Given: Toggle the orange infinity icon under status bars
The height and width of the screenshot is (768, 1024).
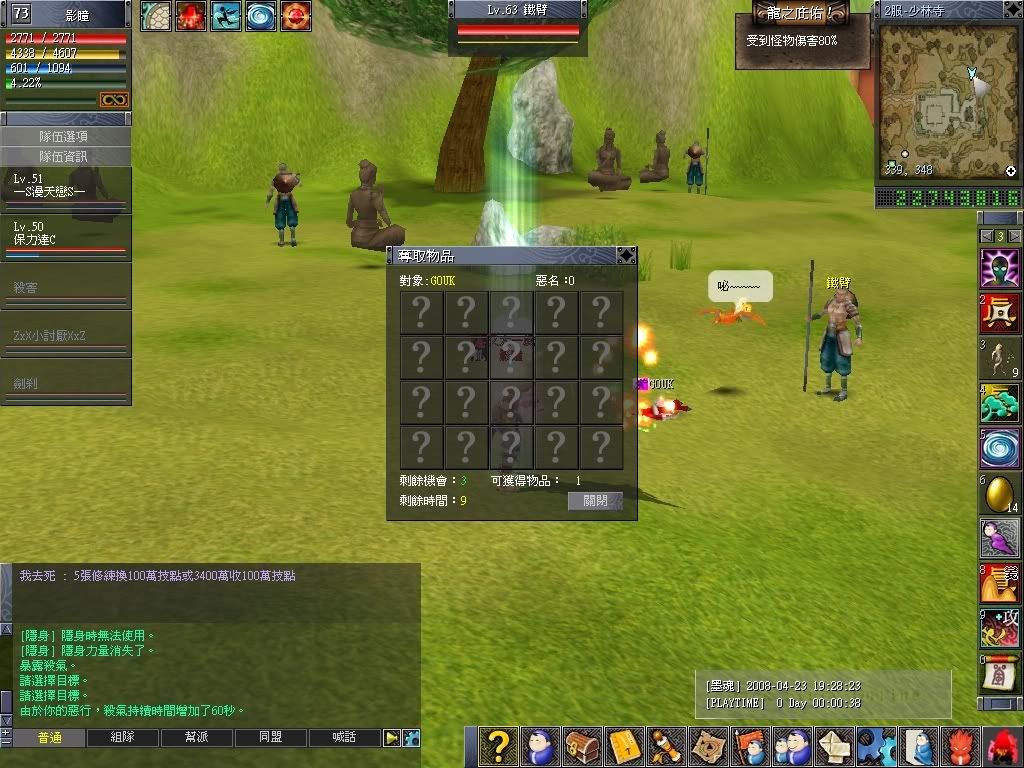Looking at the screenshot, I should tap(113, 100).
